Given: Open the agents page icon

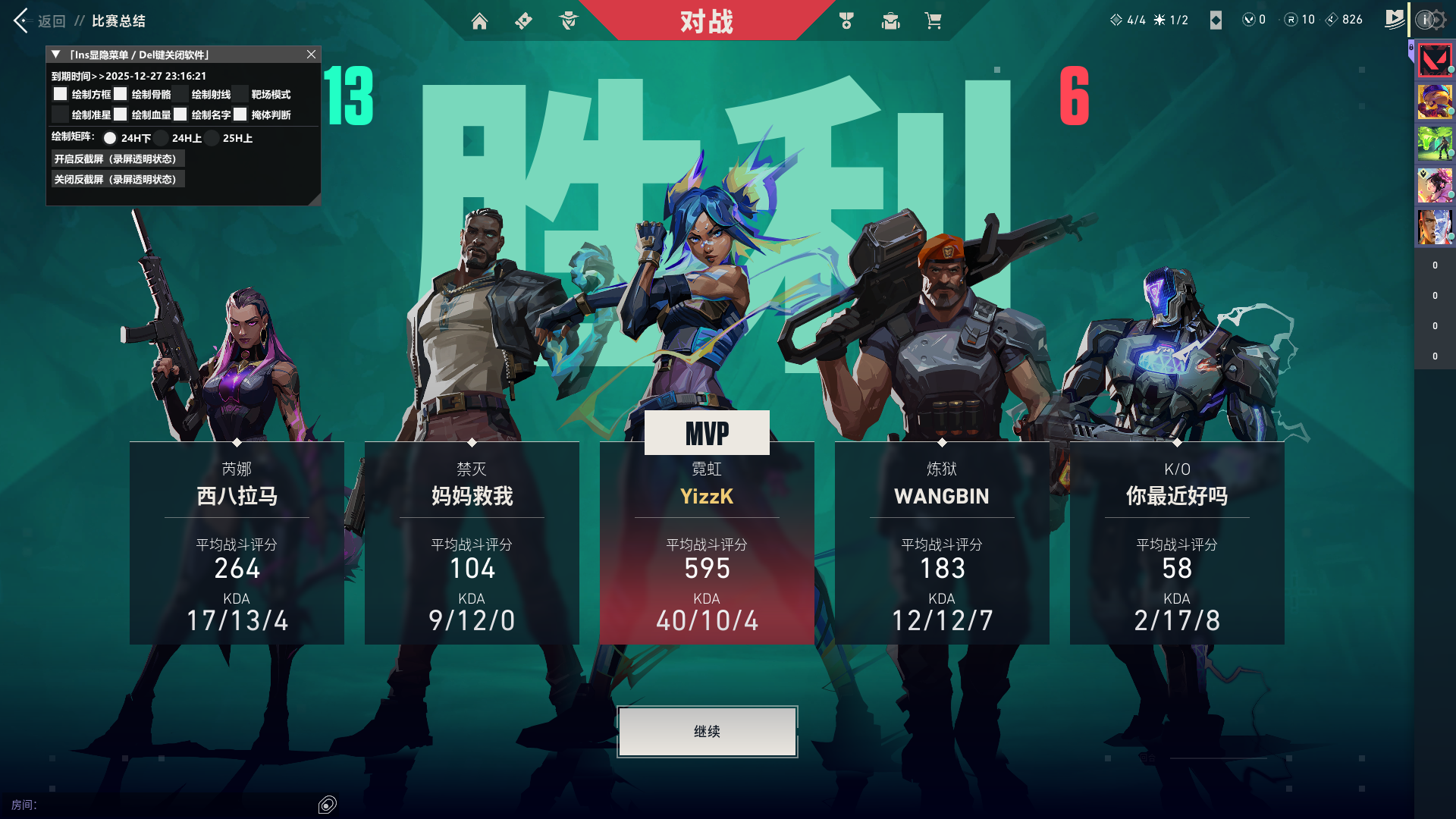Looking at the screenshot, I should pyautogui.click(x=568, y=21).
